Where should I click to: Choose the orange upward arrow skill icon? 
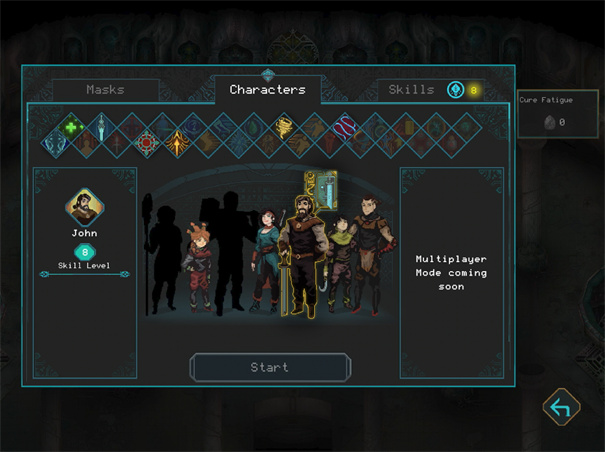pyautogui.click(x=178, y=143)
